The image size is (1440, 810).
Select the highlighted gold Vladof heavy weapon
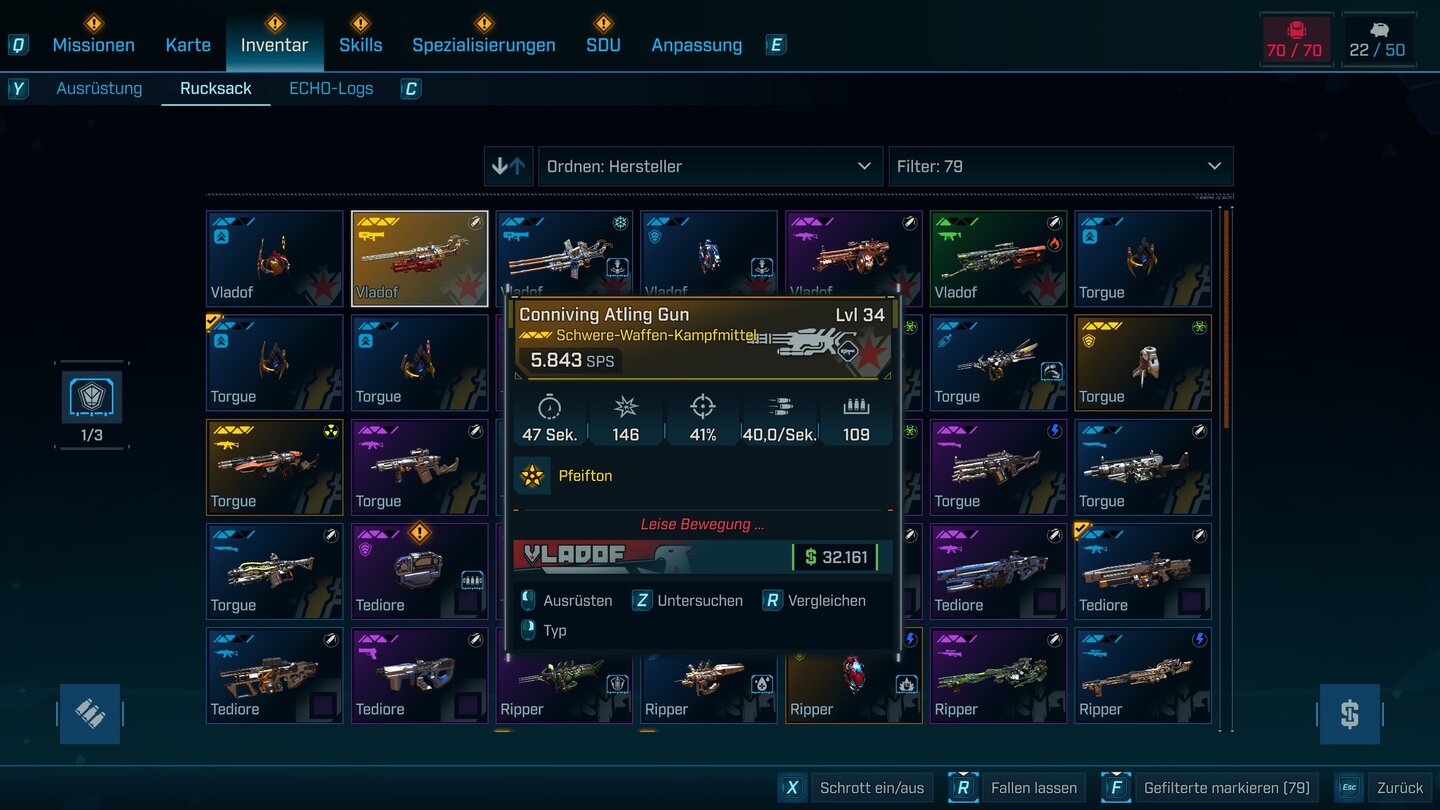(x=419, y=258)
